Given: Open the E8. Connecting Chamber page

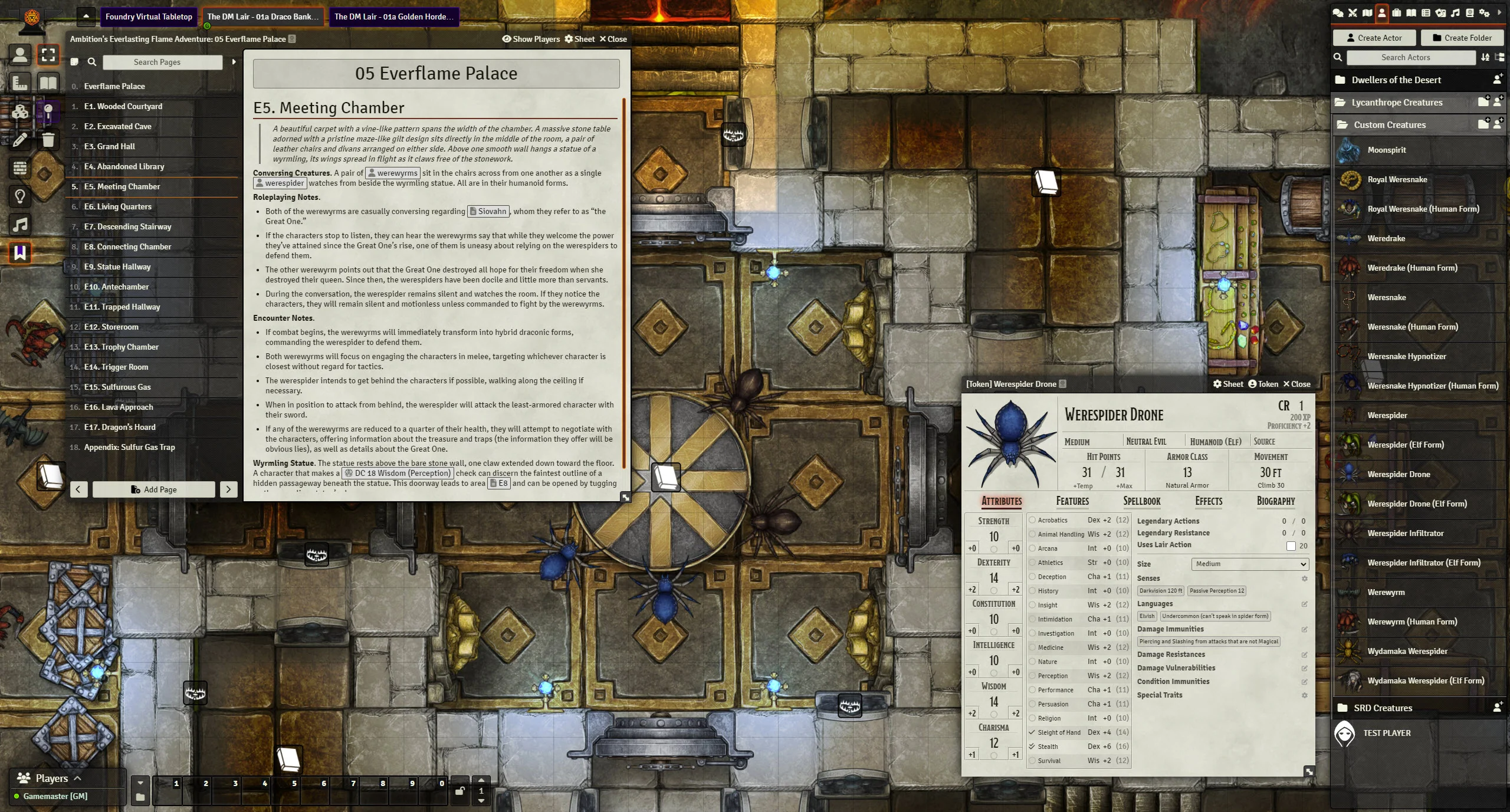Looking at the screenshot, I should coord(127,246).
